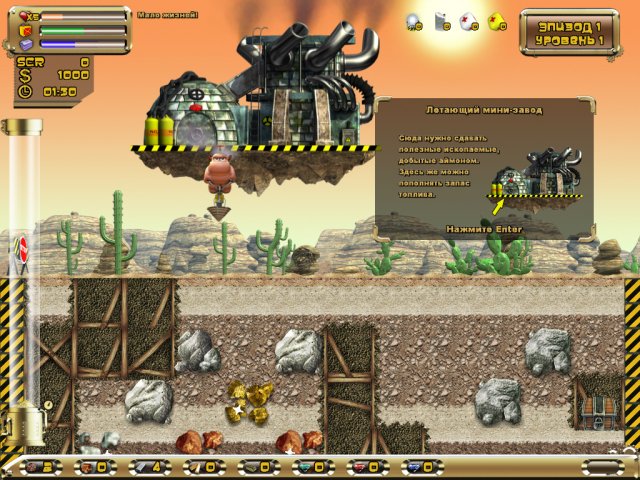
Task: Dismiss the flying mini-factory tutorial panel
Action: [x=484, y=229]
